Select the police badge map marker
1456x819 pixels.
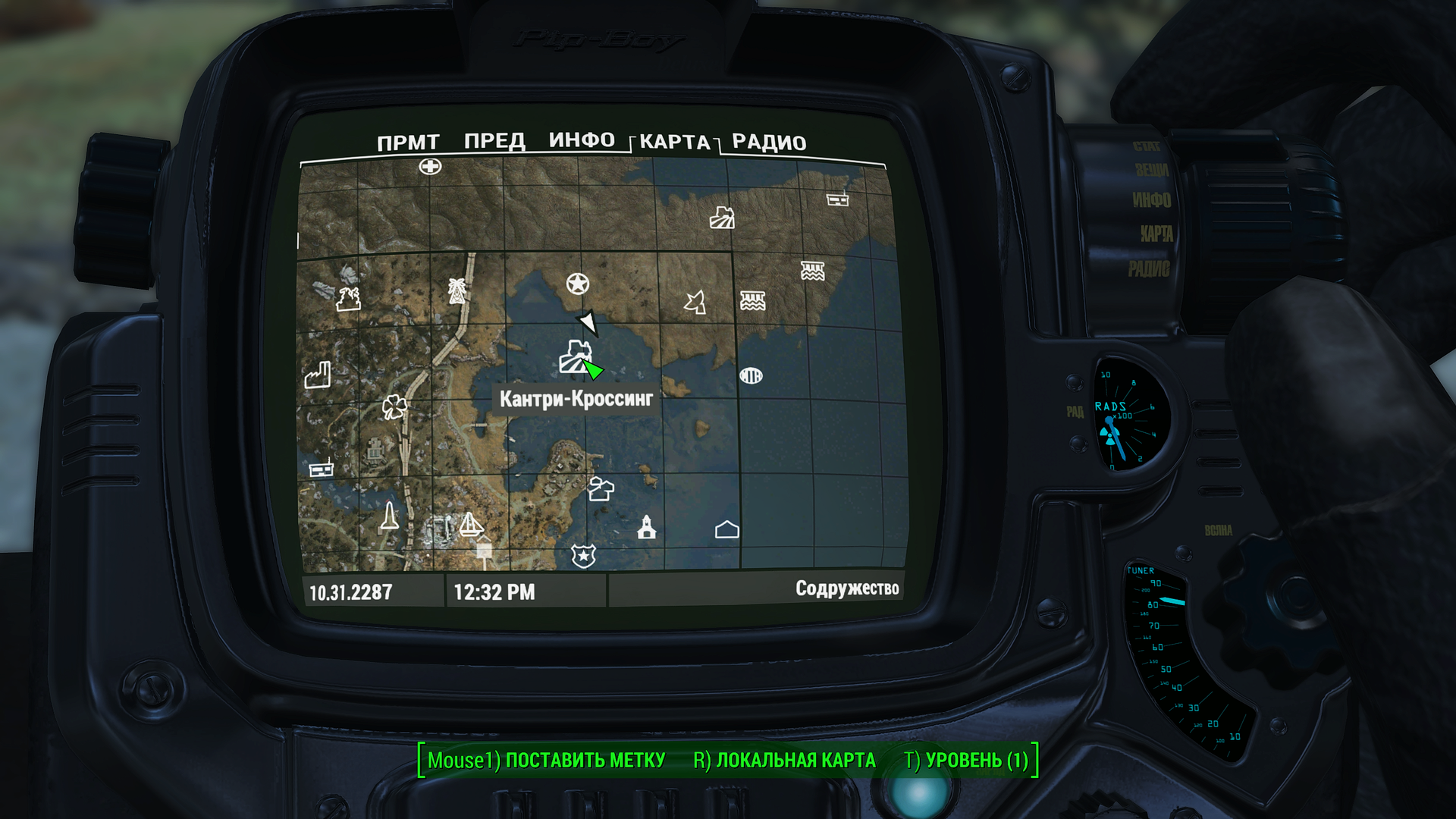[x=583, y=556]
